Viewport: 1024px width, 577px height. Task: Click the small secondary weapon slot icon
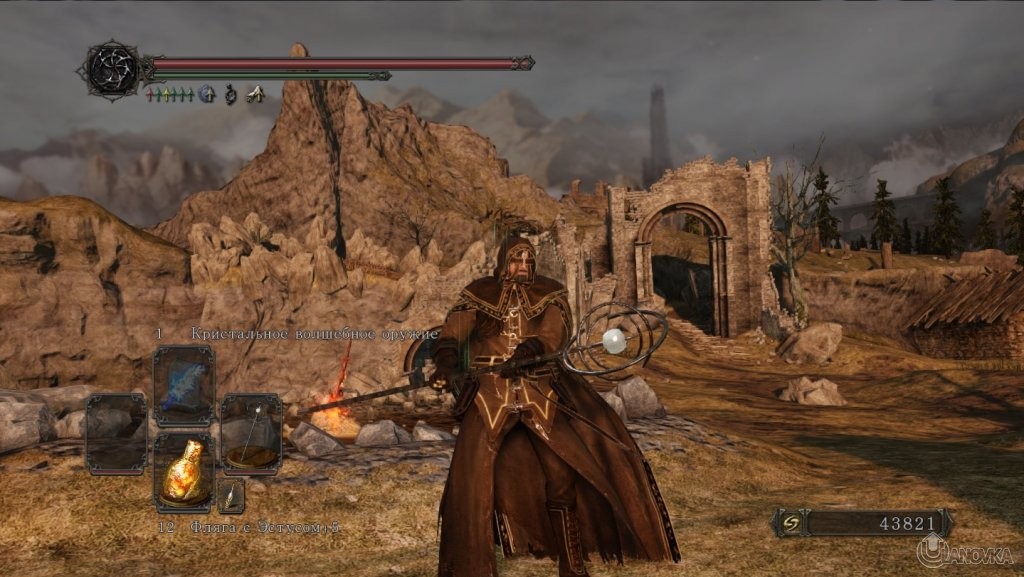232,495
